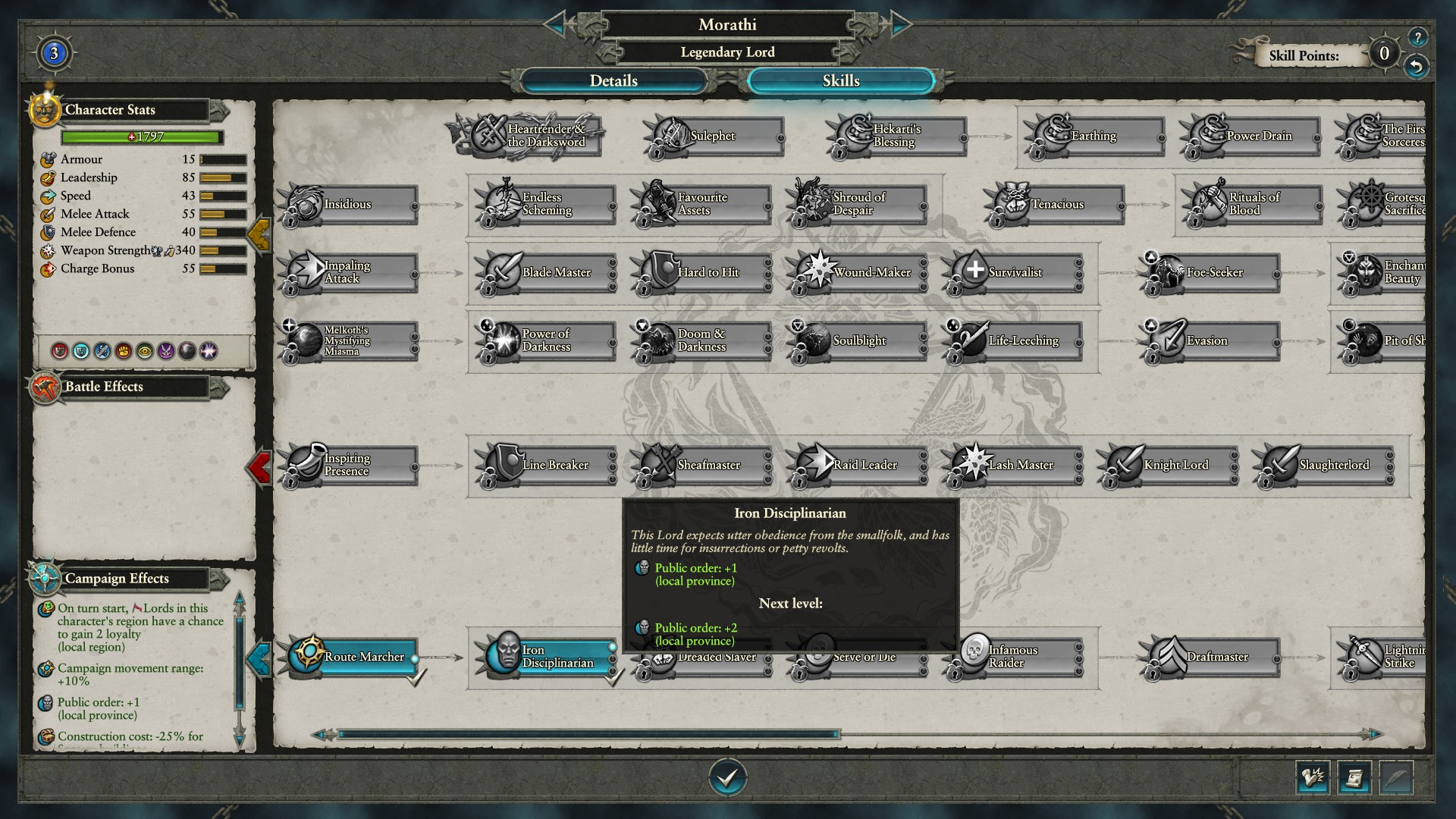Viewport: 1456px width, 819px height.
Task: Click the reset skills arrow button
Action: 1416,67
